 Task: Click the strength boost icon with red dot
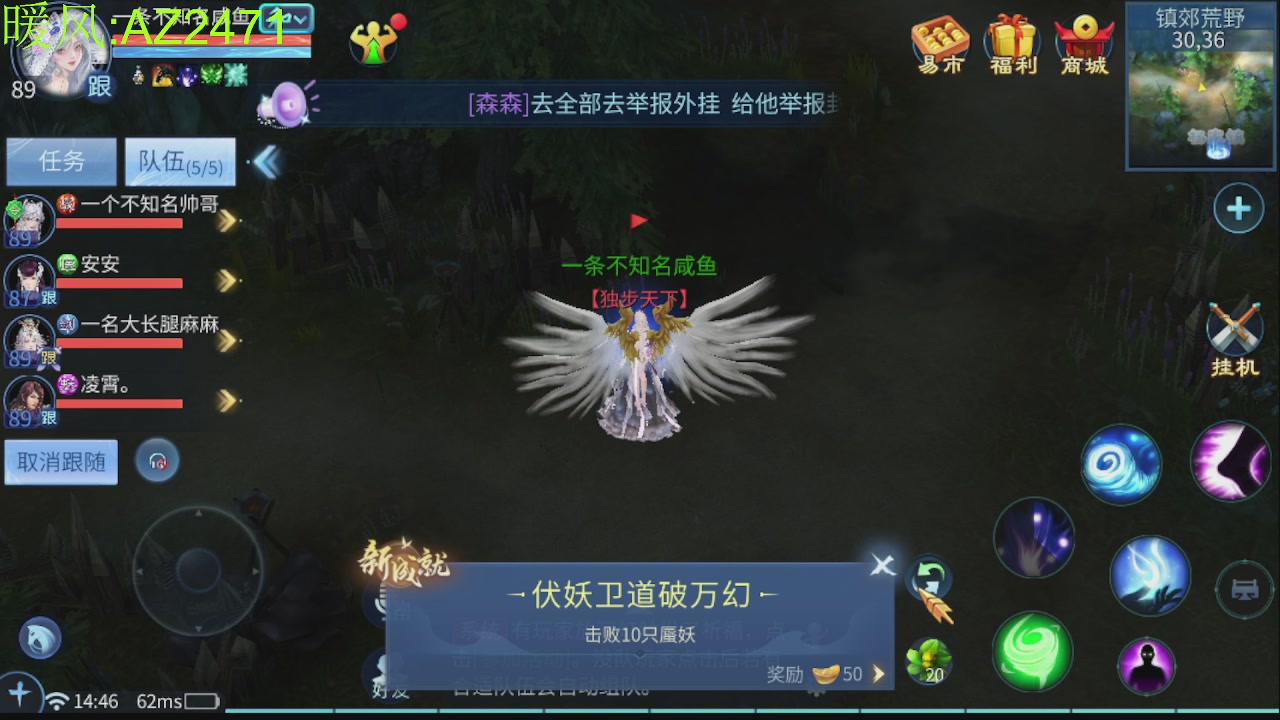(376, 42)
